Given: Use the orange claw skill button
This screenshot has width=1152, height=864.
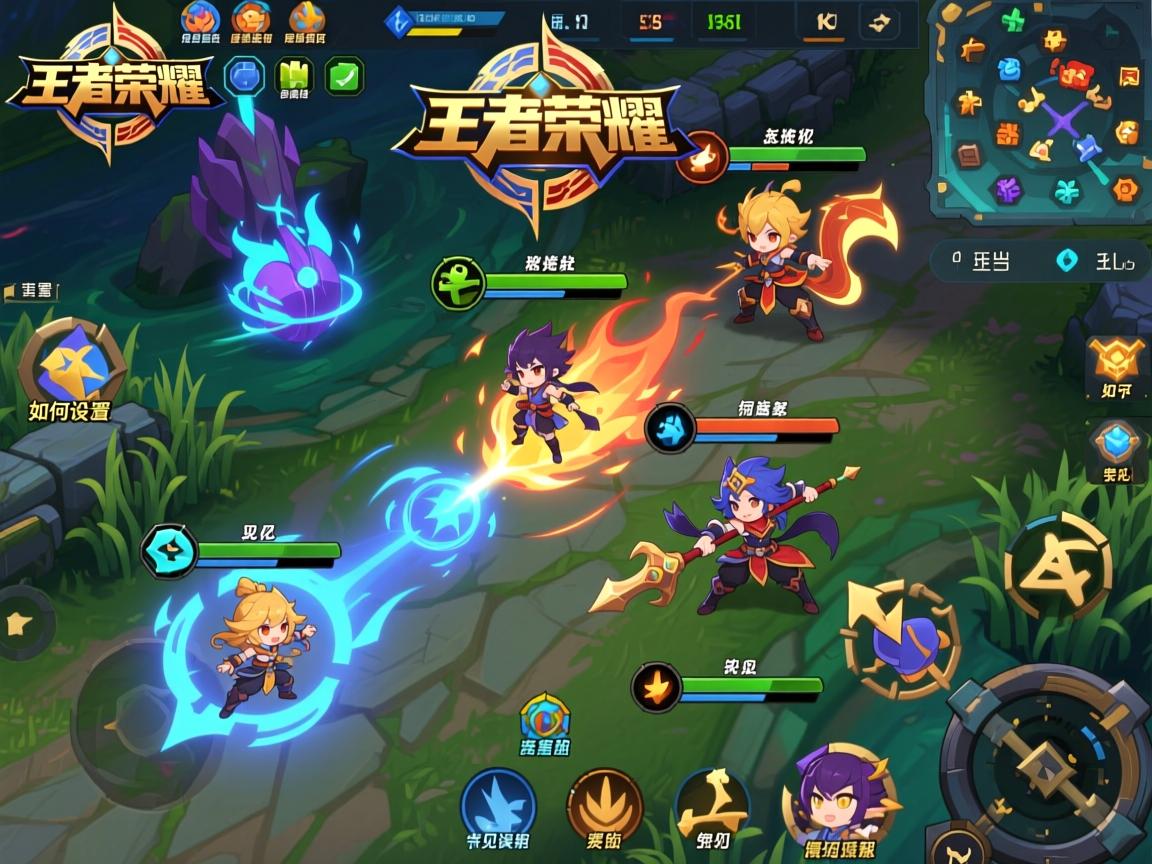Looking at the screenshot, I should [x=604, y=806].
